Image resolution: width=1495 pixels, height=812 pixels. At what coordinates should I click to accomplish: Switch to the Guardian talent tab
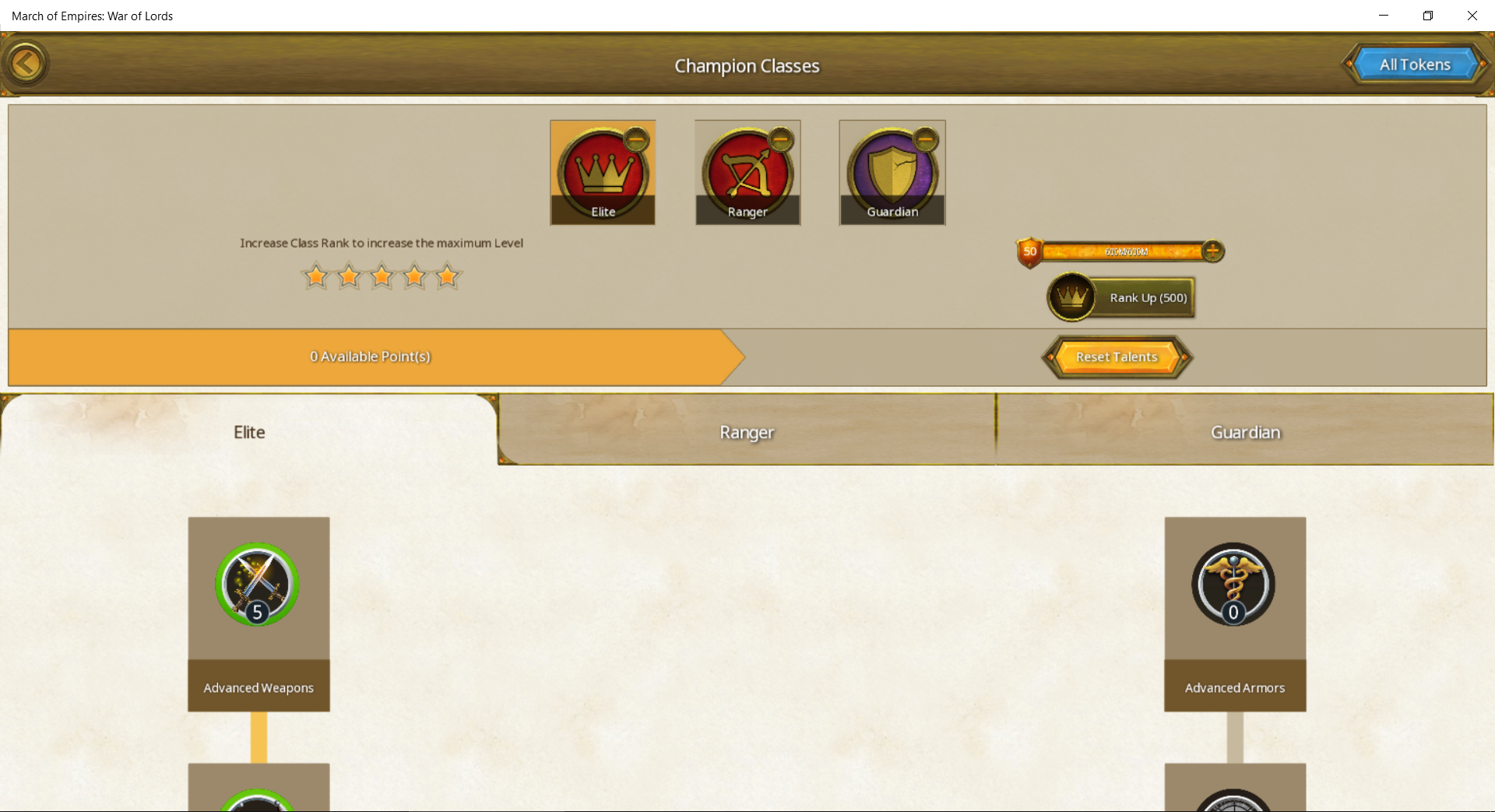click(1245, 432)
